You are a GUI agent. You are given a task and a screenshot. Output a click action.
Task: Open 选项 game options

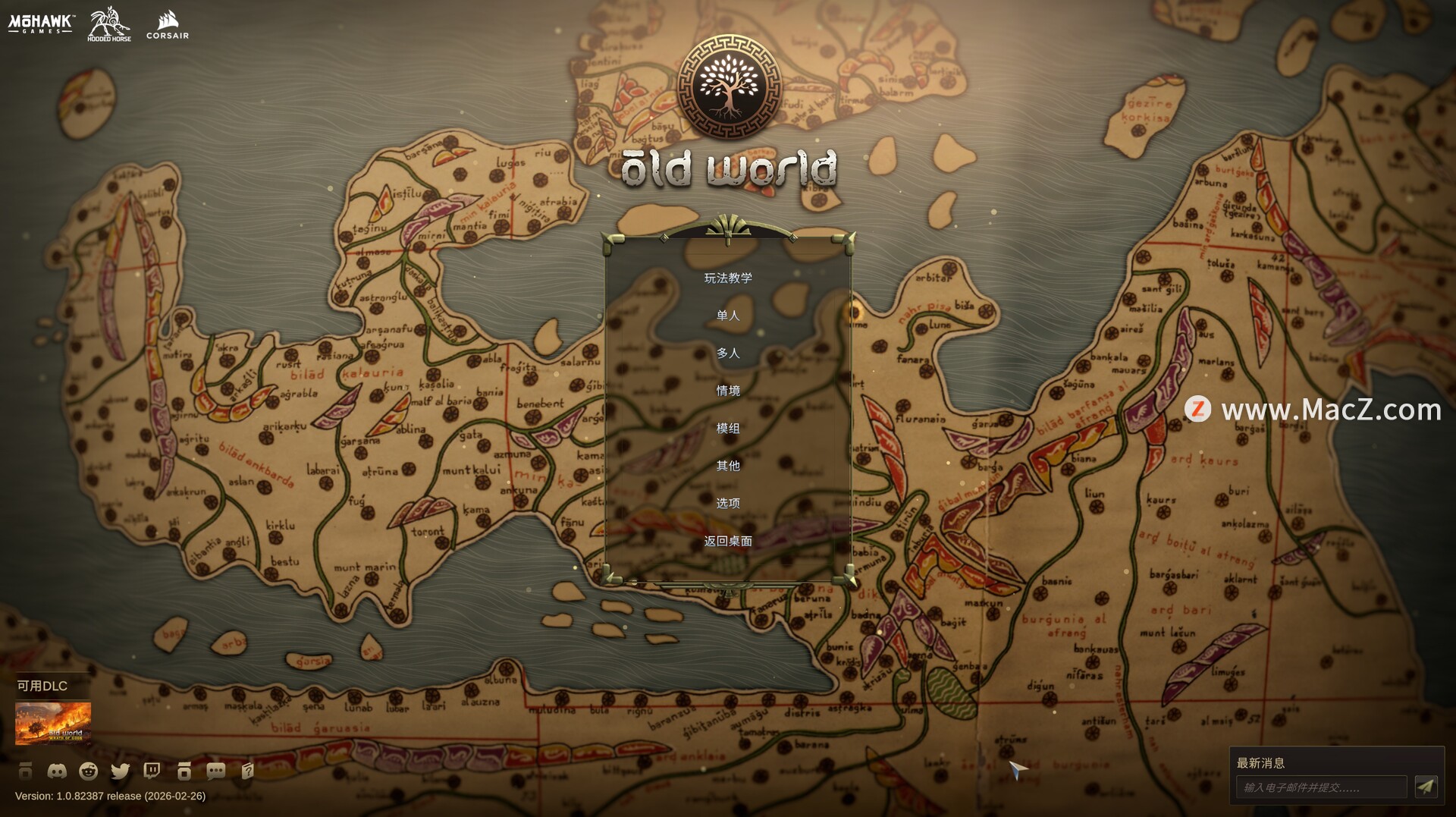pos(728,503)
